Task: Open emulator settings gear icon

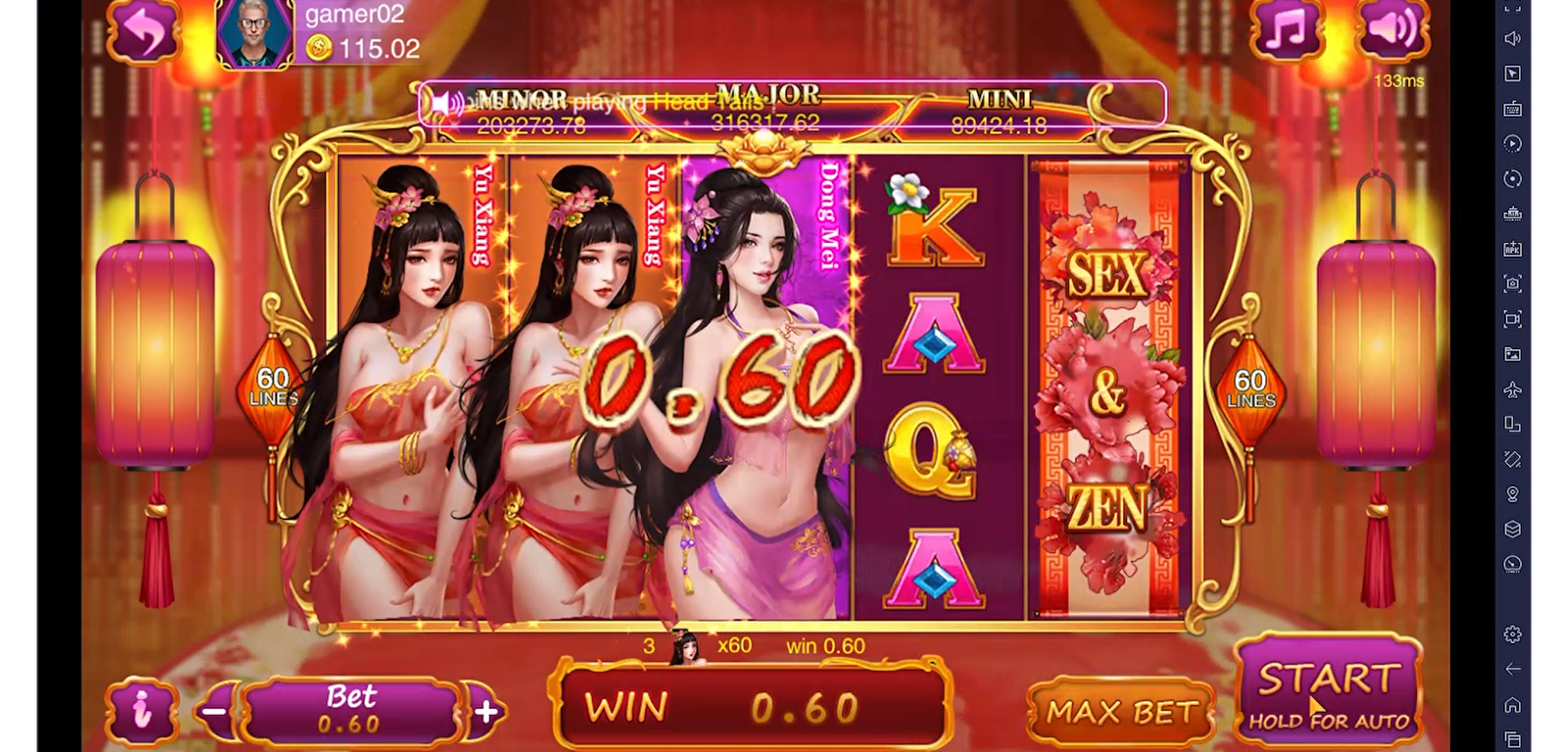Action: [x=1513, y=634]
